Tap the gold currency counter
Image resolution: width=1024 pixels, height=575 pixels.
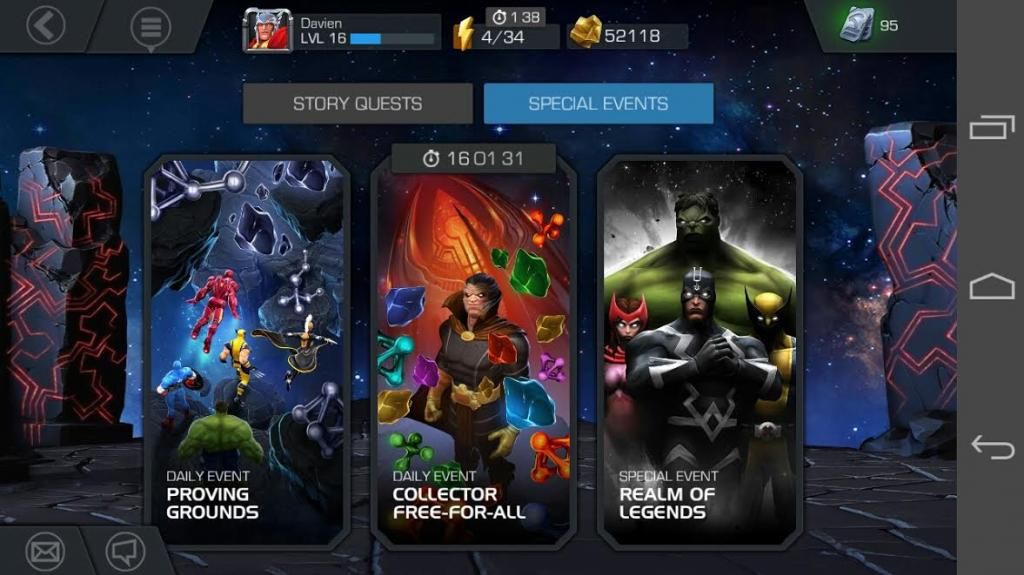[627, 36]
